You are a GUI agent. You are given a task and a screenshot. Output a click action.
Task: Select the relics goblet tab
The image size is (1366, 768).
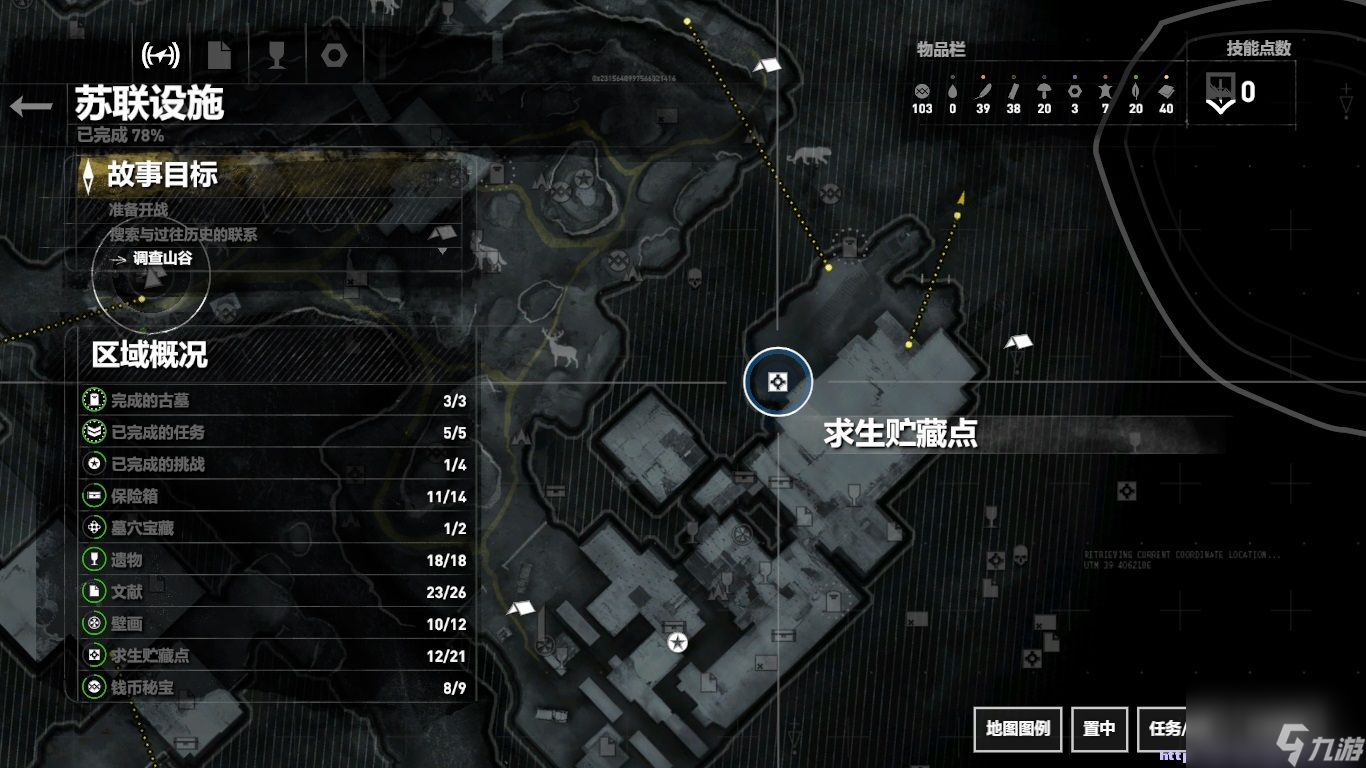click(x=277, y=54)
